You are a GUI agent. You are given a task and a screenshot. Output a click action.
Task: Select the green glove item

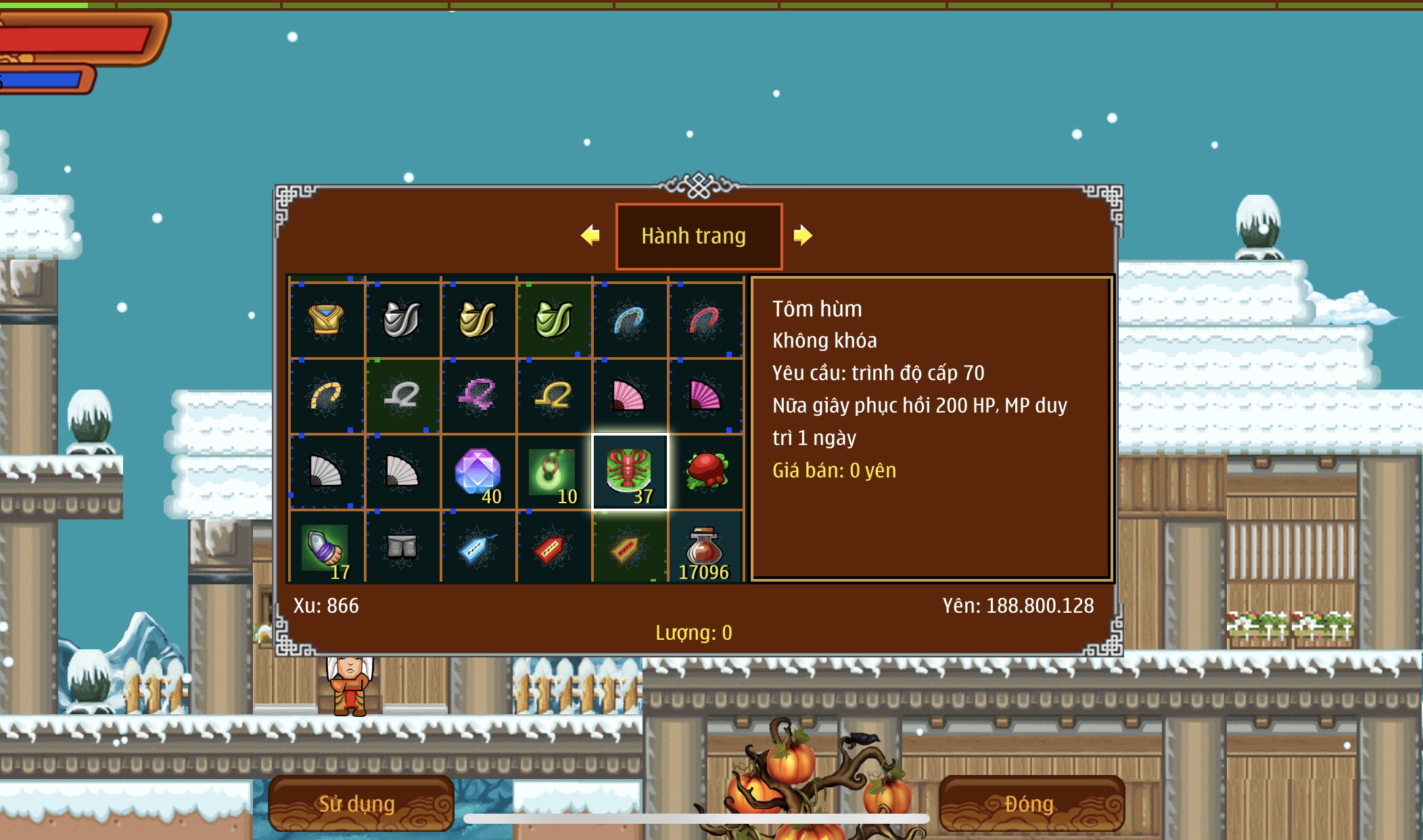coord(554,319)
